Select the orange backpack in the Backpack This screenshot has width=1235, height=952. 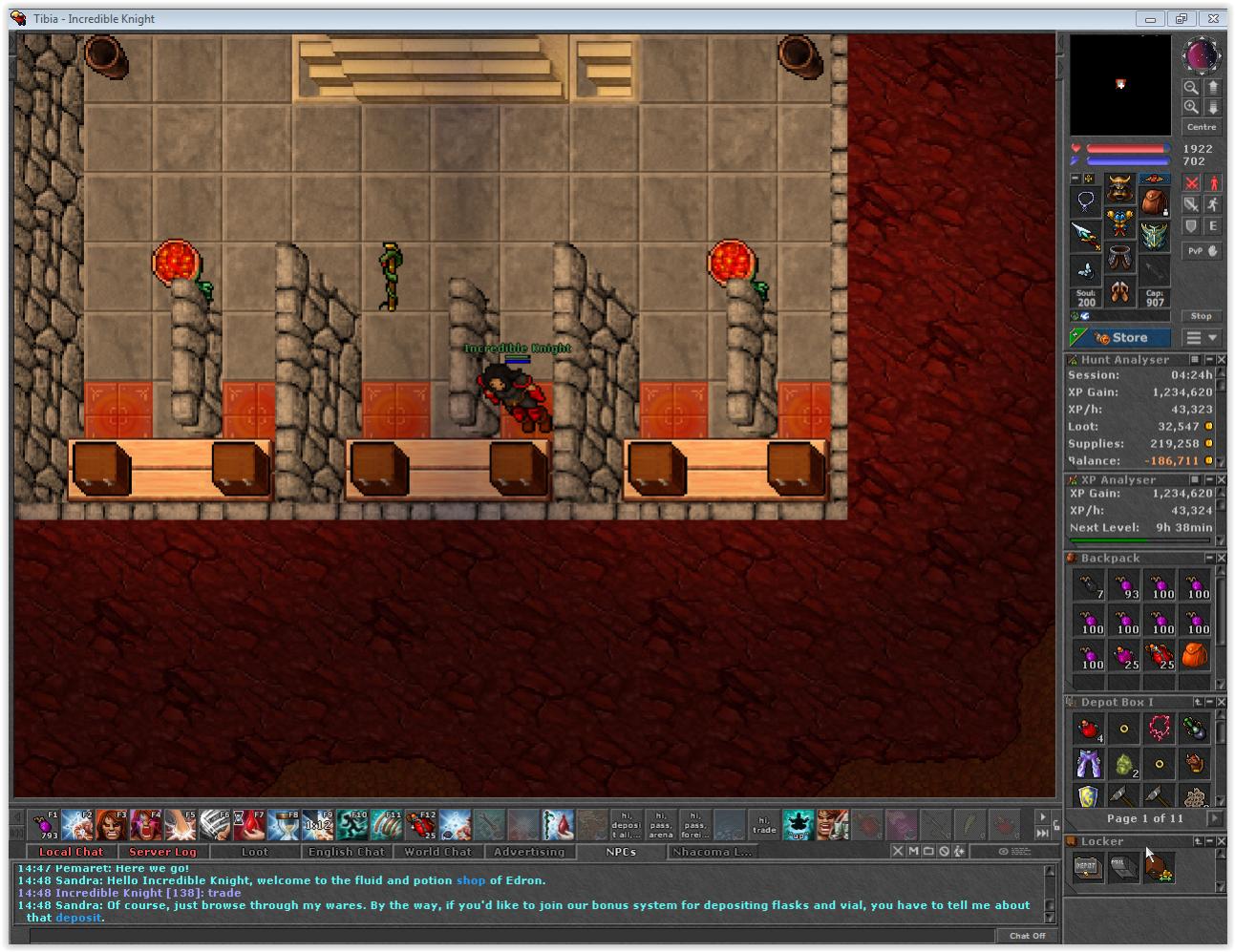1195,656
